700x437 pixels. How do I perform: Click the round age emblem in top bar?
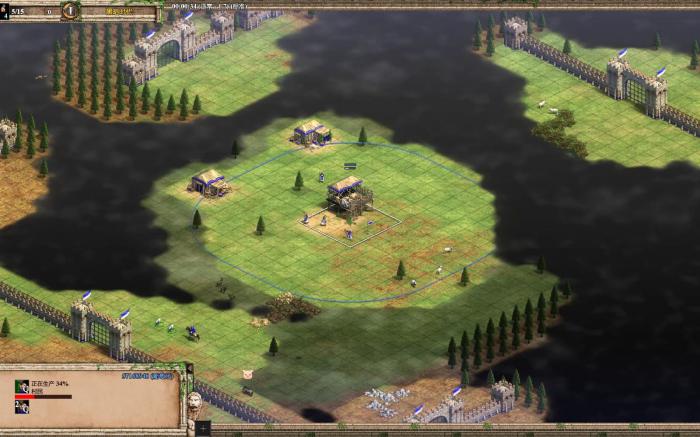pos(70,11)
